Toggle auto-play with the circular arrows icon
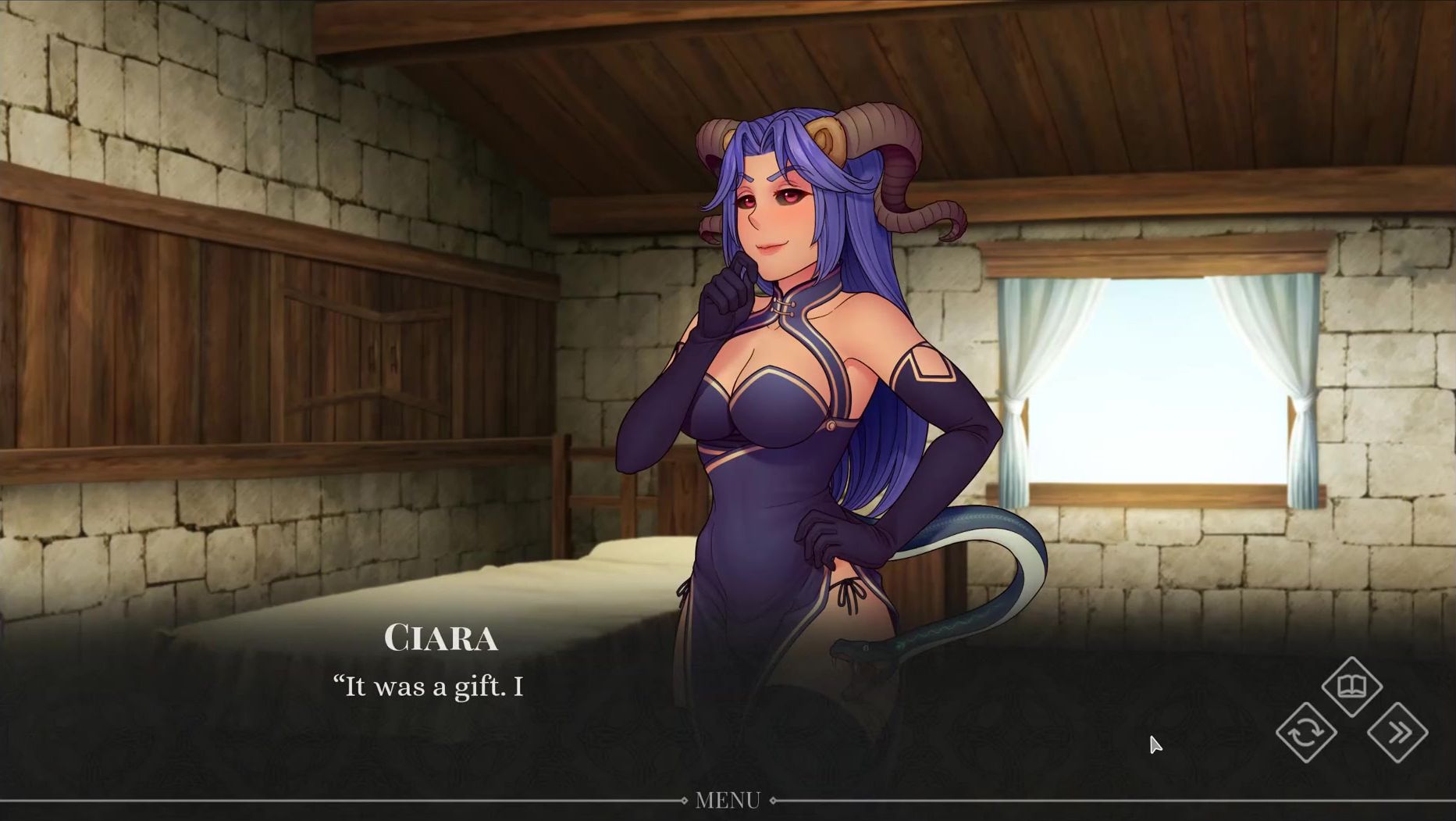 click(1306, 733)
